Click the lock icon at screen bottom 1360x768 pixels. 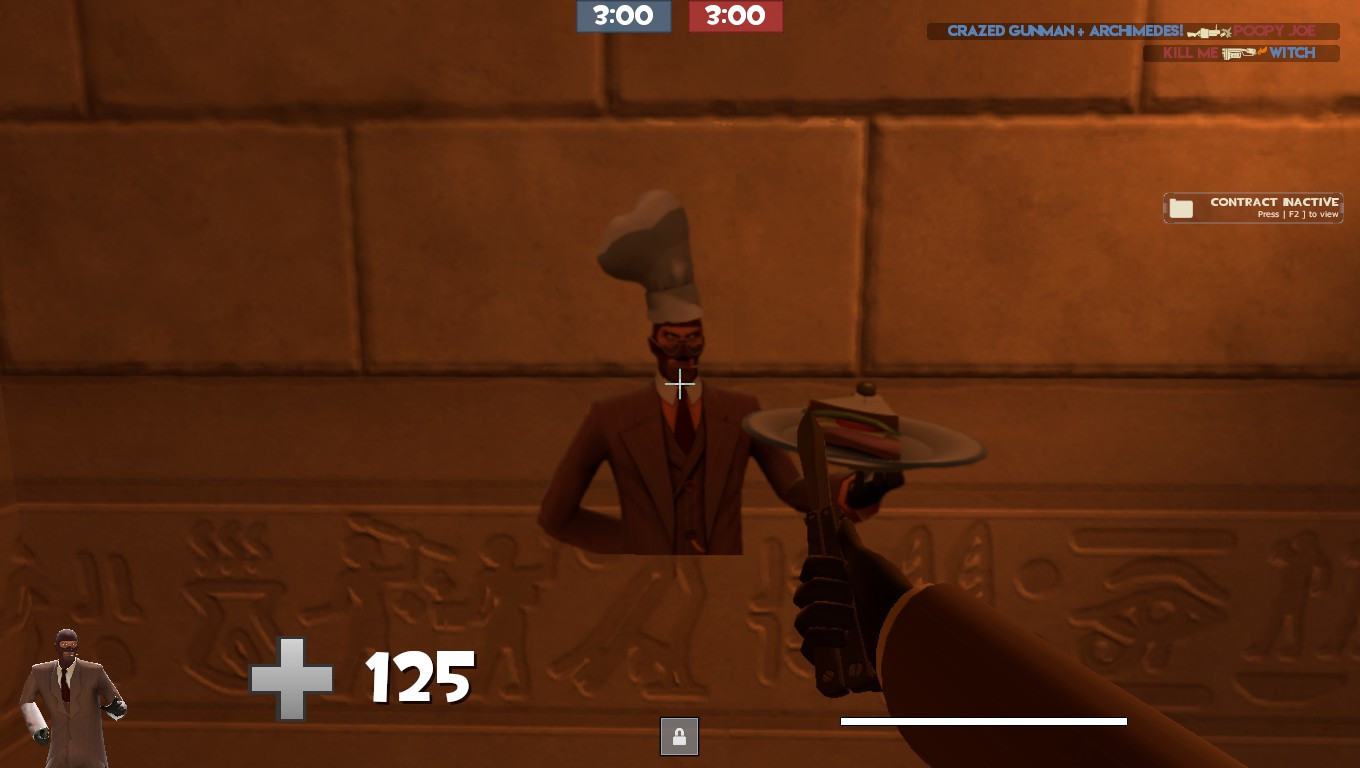679,736
